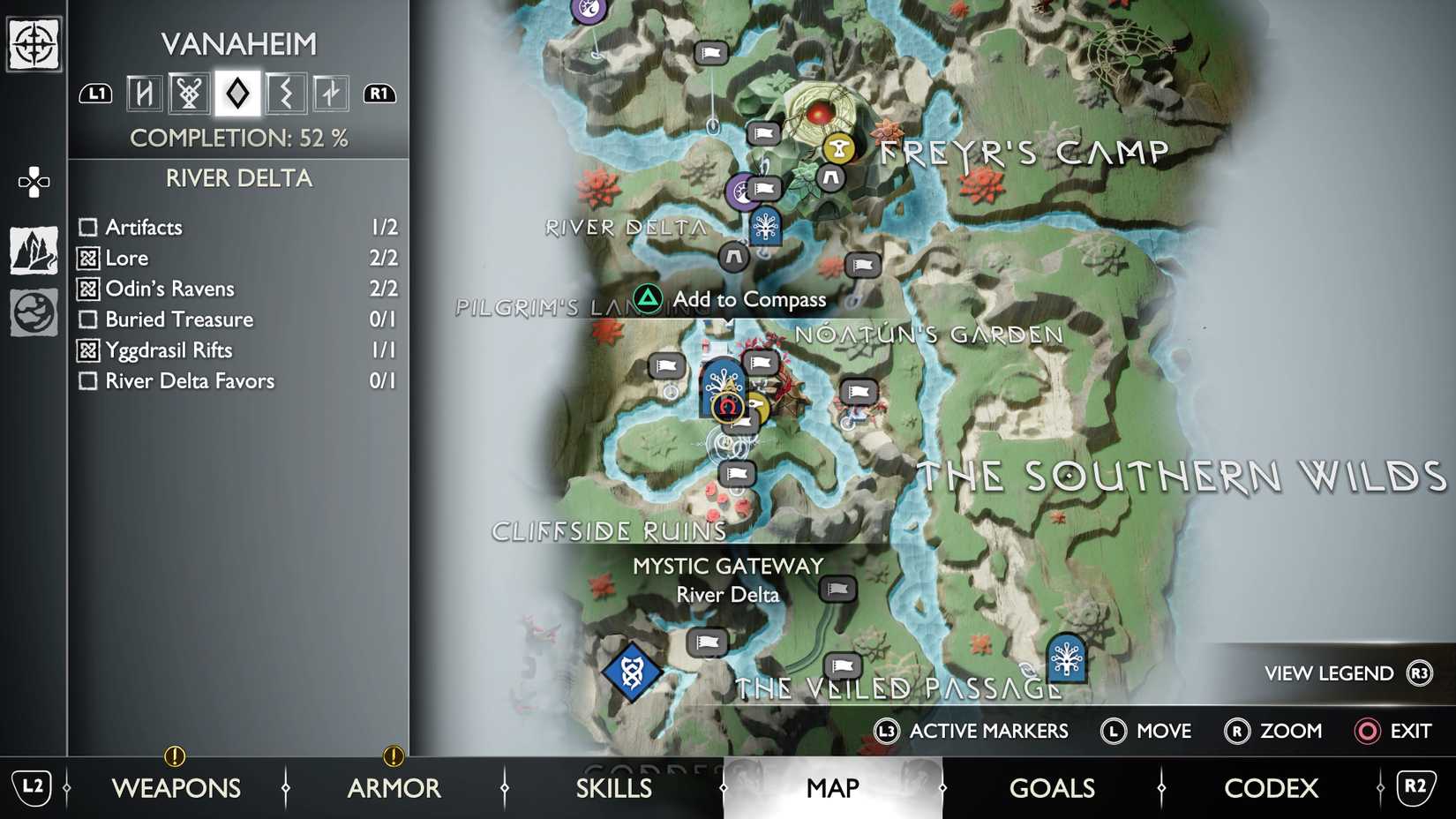Check the Buried Treasure checkbox

pyautogui.click(x=86, y=319)
